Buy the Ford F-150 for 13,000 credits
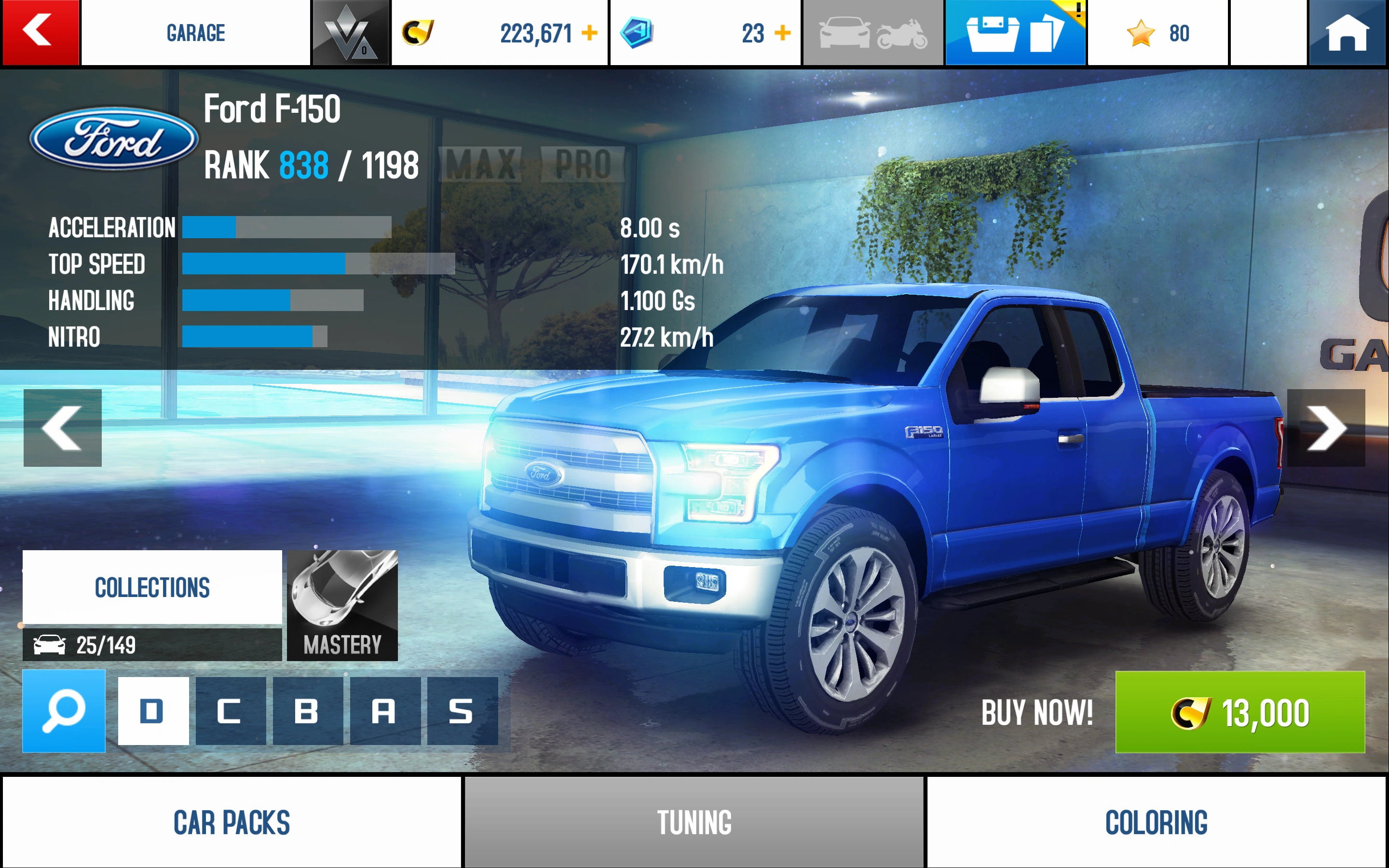The image size is (1389, 868). [x=1240, y=712]
